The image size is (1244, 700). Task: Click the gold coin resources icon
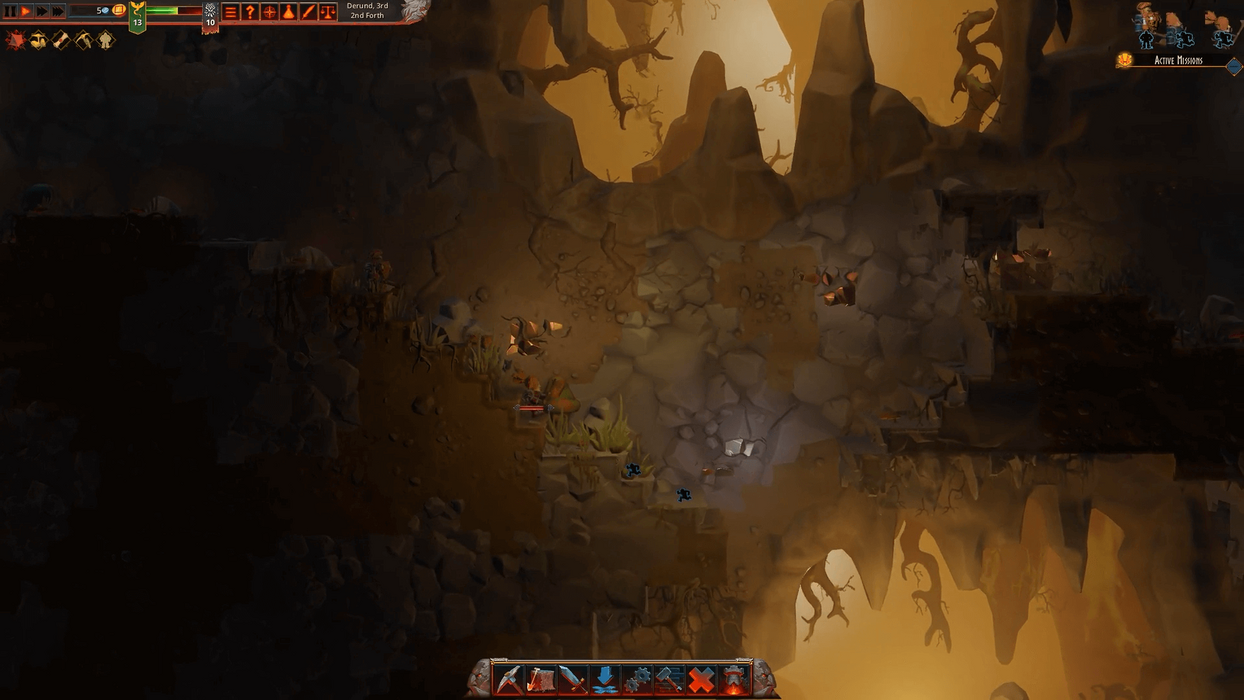pyautogui.click(x=119, y=10)
